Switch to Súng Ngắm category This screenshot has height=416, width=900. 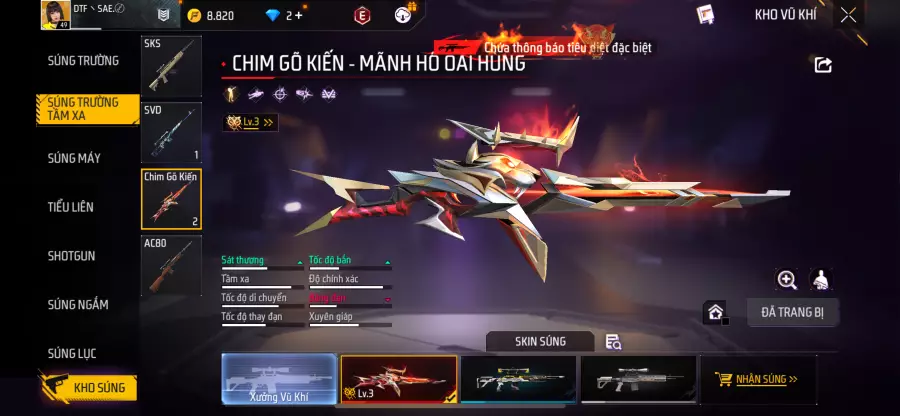pyautogui.click(x=78, y=305)
